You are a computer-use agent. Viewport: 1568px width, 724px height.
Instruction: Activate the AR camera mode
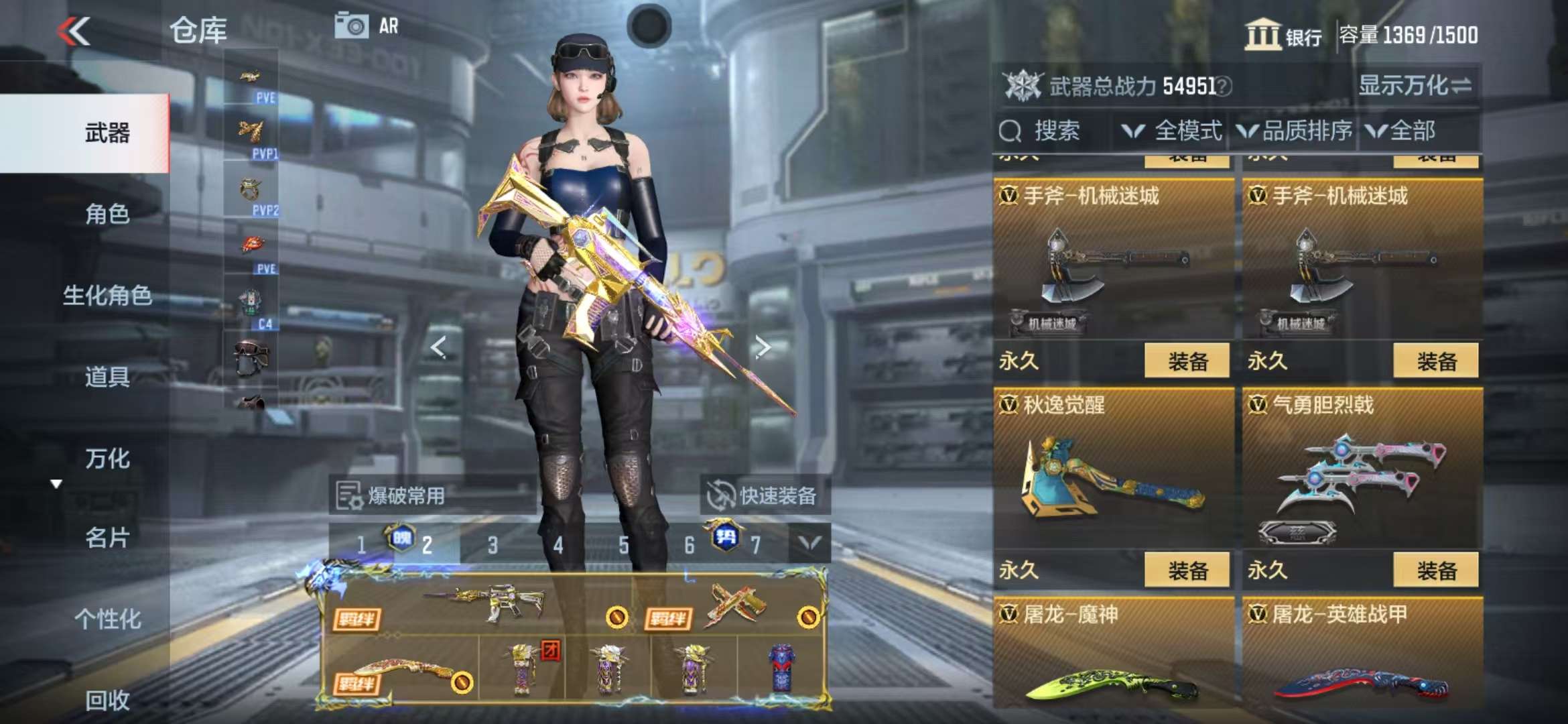click(x=366, y=26)
